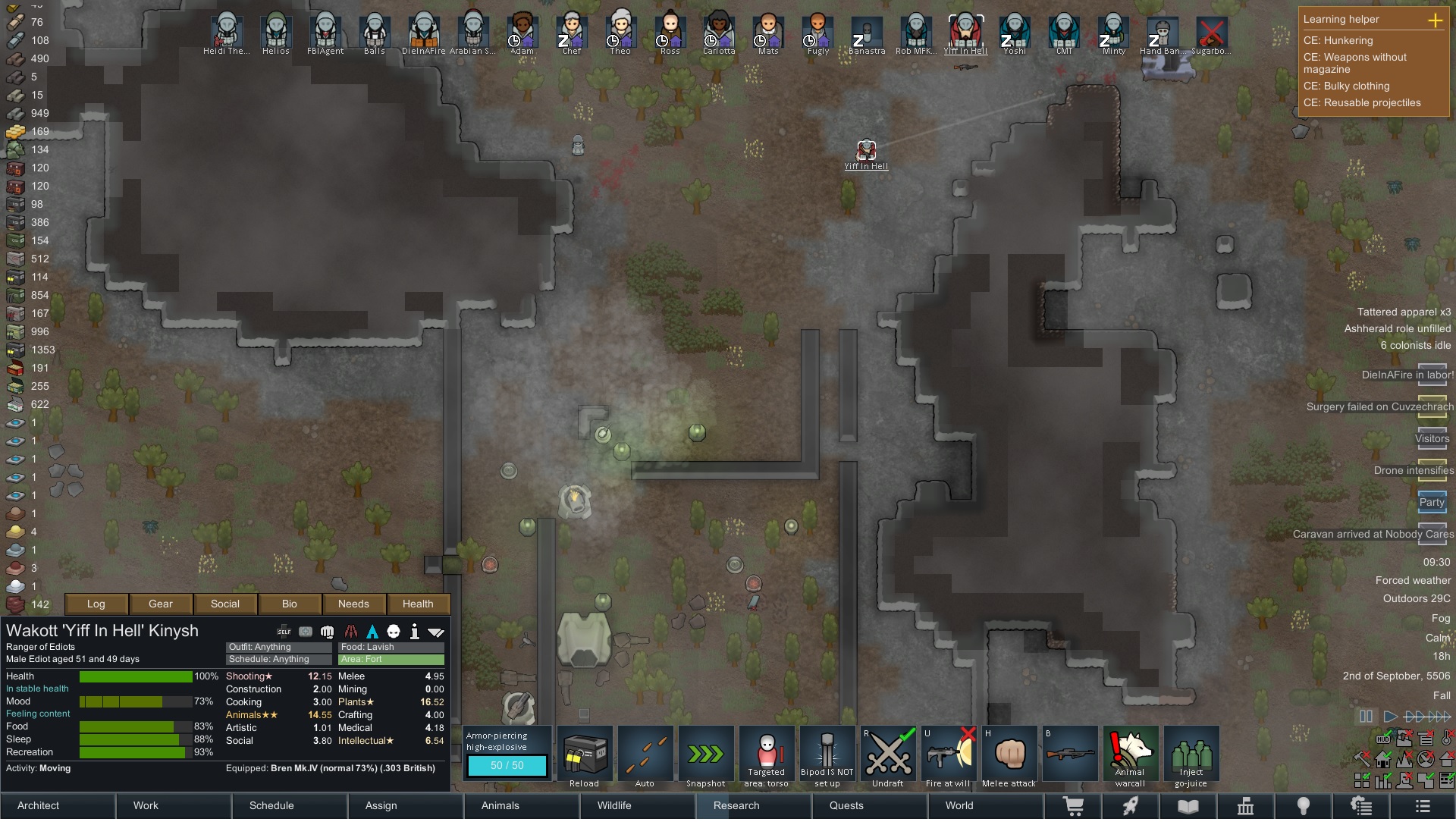This screenshot has height=822, width=1456.
Task: Click the Party letter notification
Action: click(x=1432, y=502)
